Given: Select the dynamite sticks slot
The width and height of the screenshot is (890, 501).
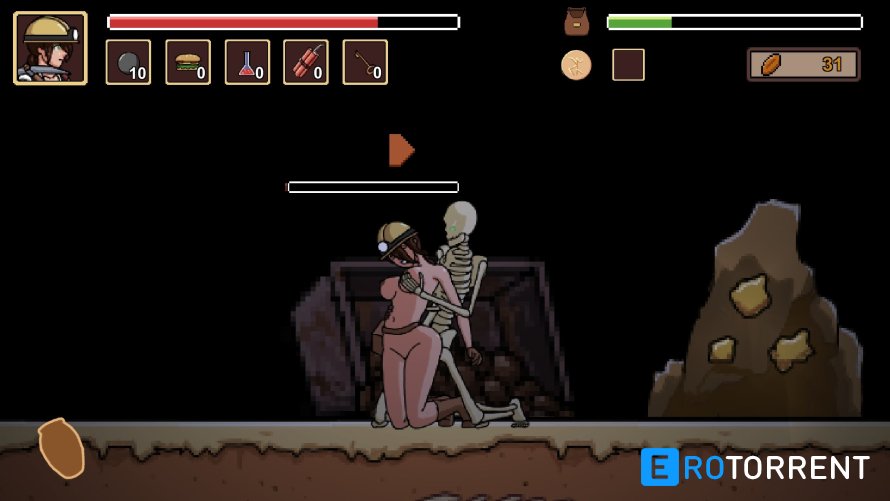Looking at the screenshot, I should (x=306, y=62).
